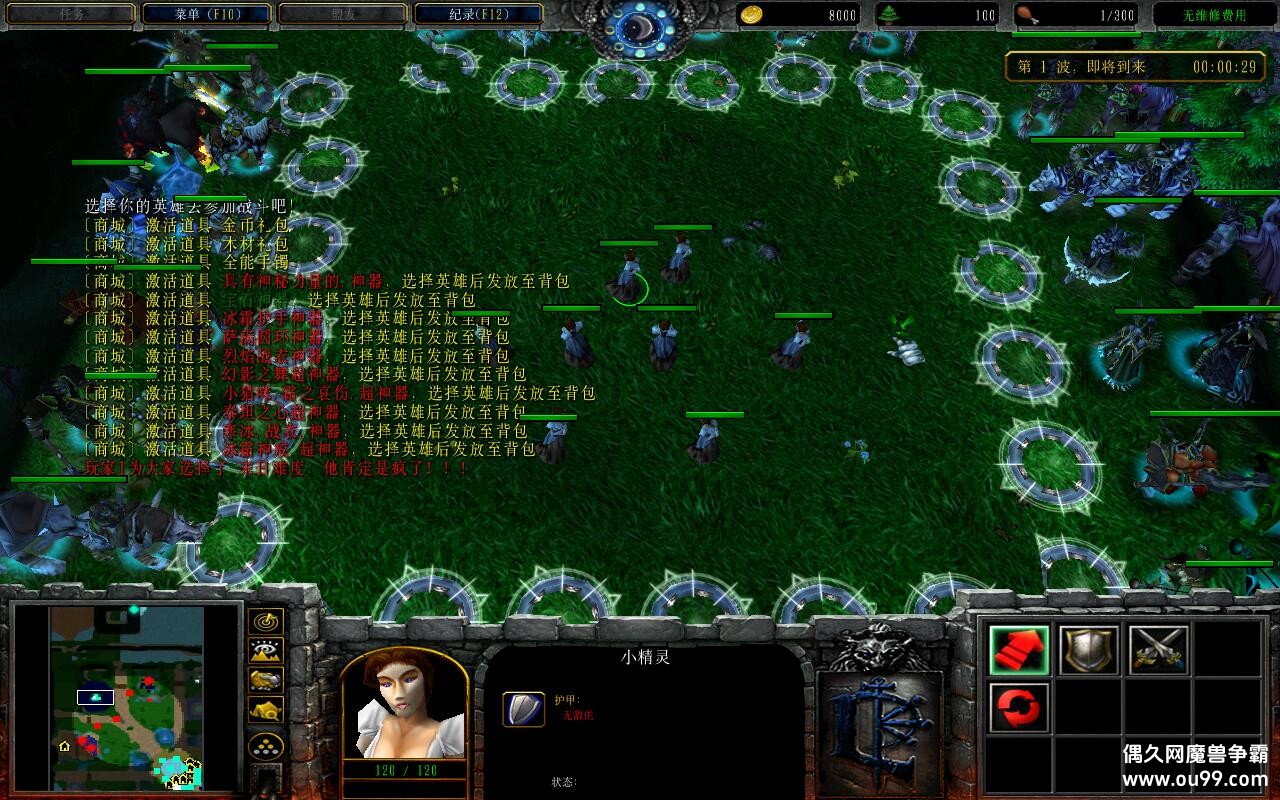Activate the minimap signal ping button
The height and width of the screenshot is (800, 1280).
click(265, 622)
